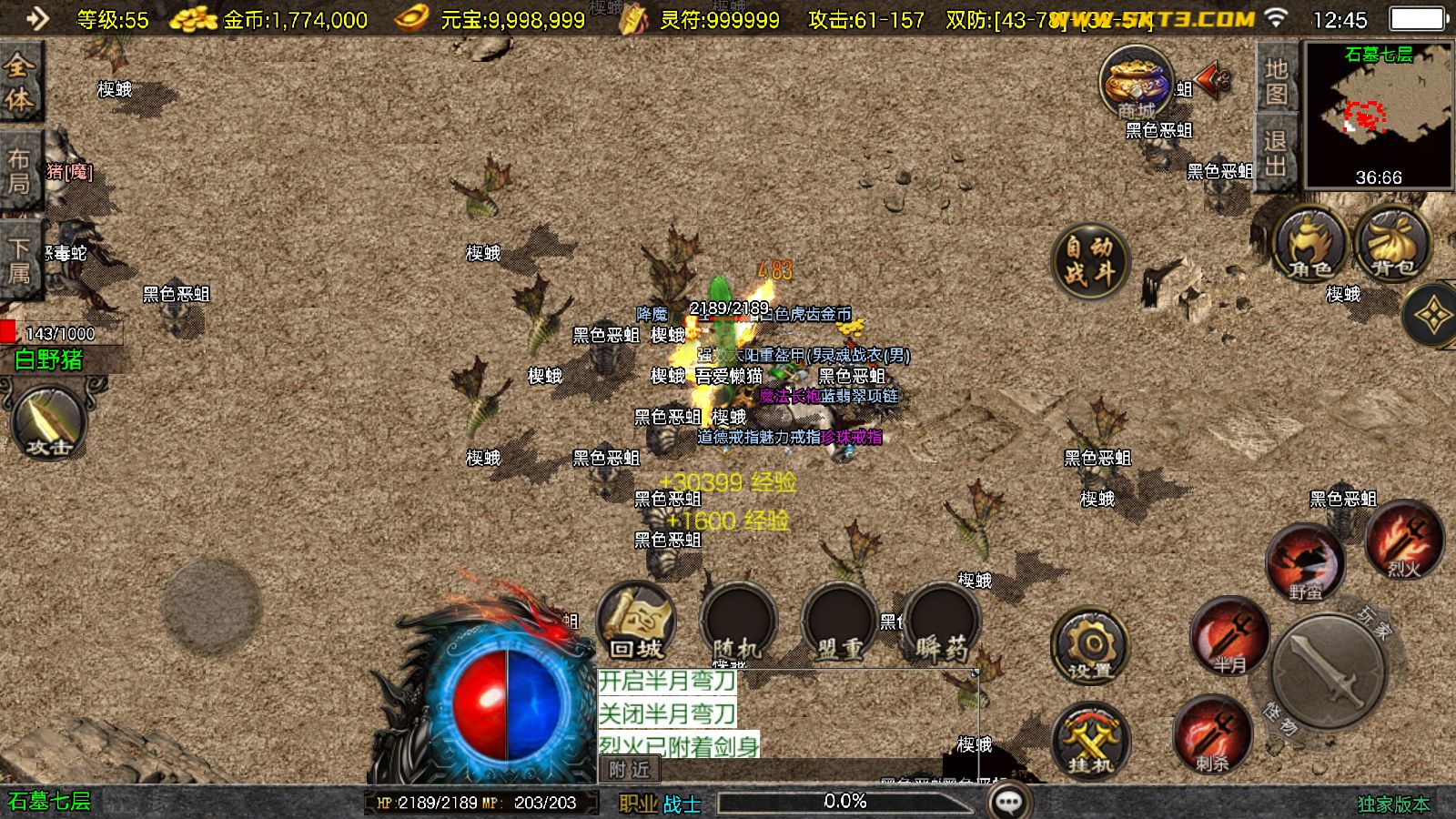Click the 退出 exit tab
1456x819 pixels.
click(1276, 153)
